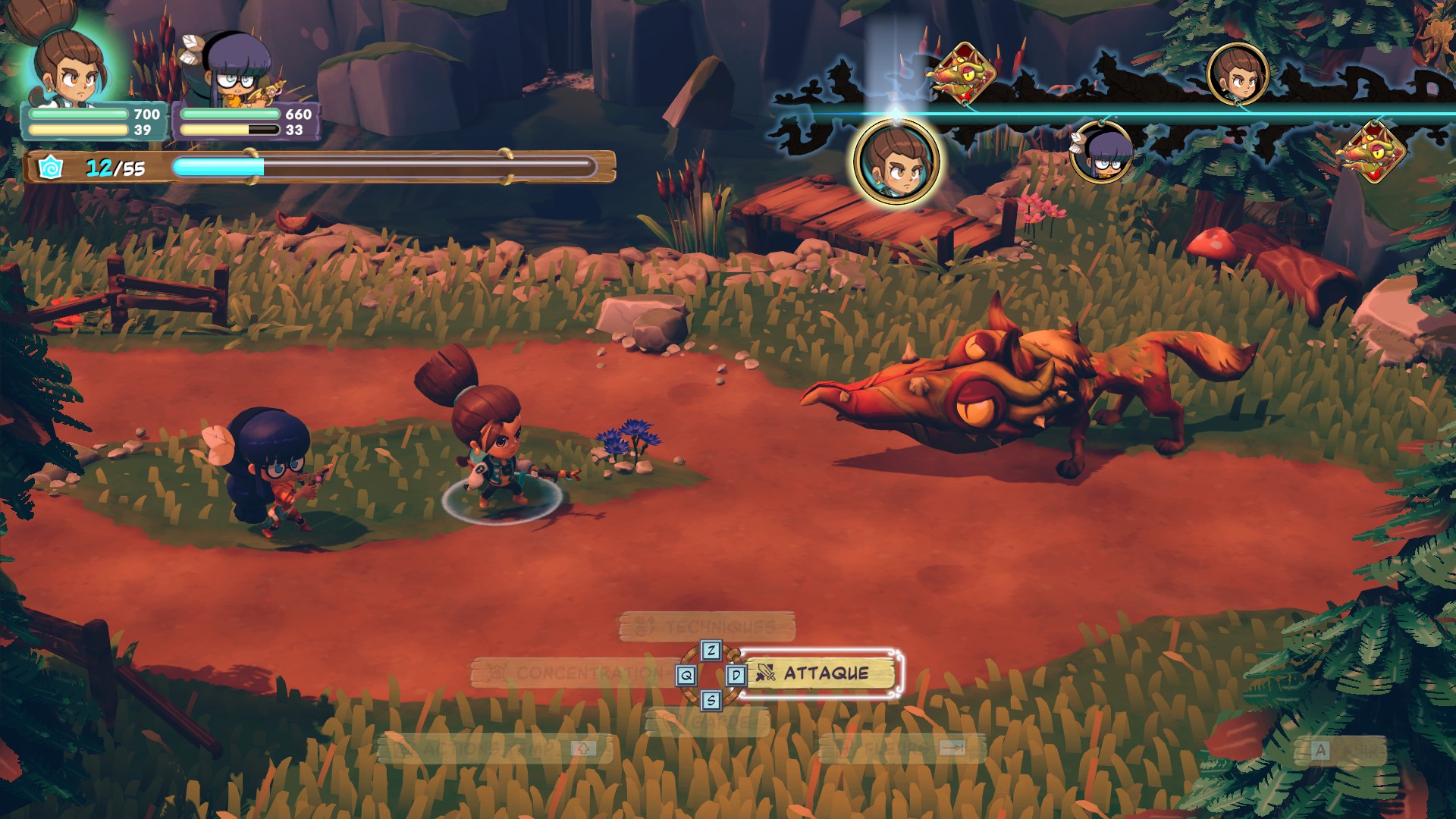The height and width of the screenshot is (819, 1456).
Task: Click the red monster marker above the timeline
Action: (963, 74)
